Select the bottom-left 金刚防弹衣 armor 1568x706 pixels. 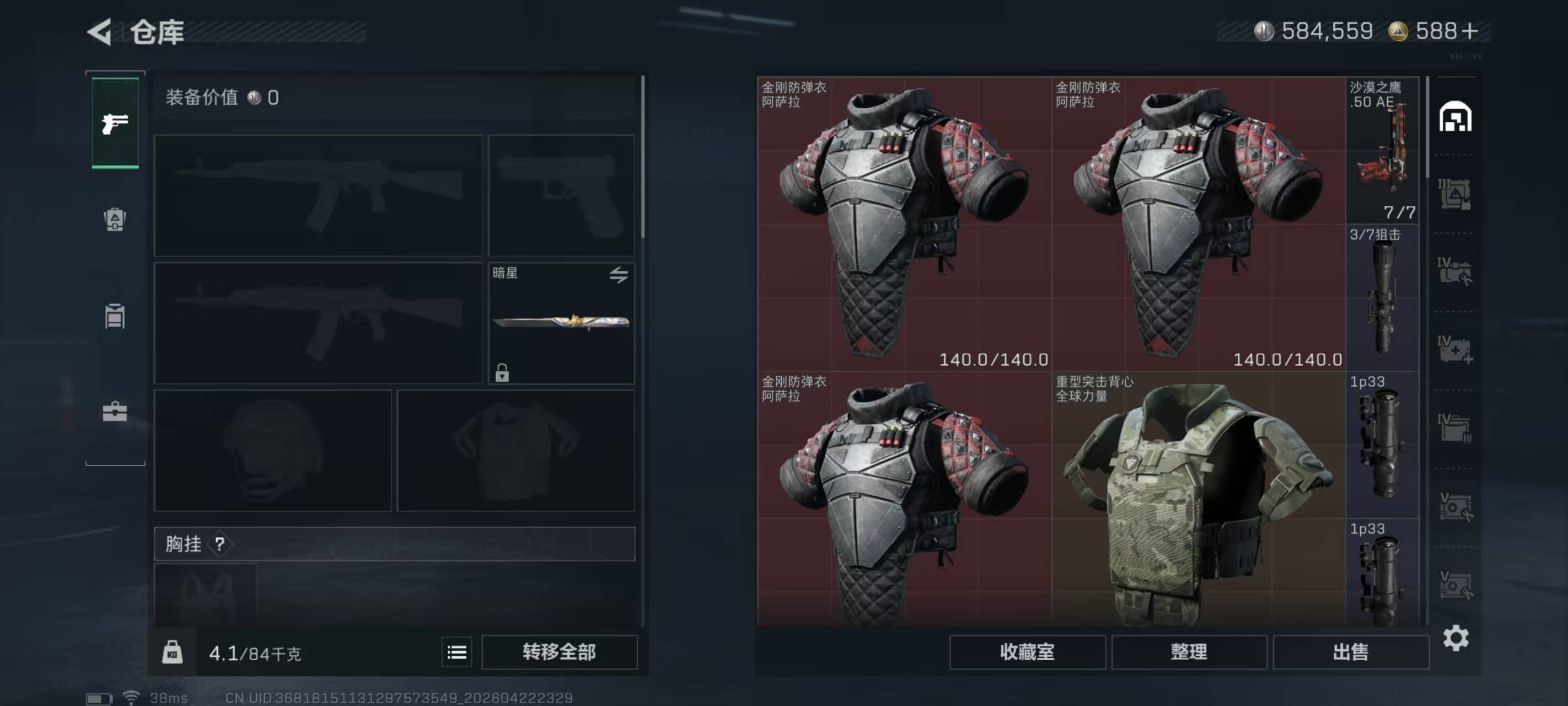click(904, 500)
